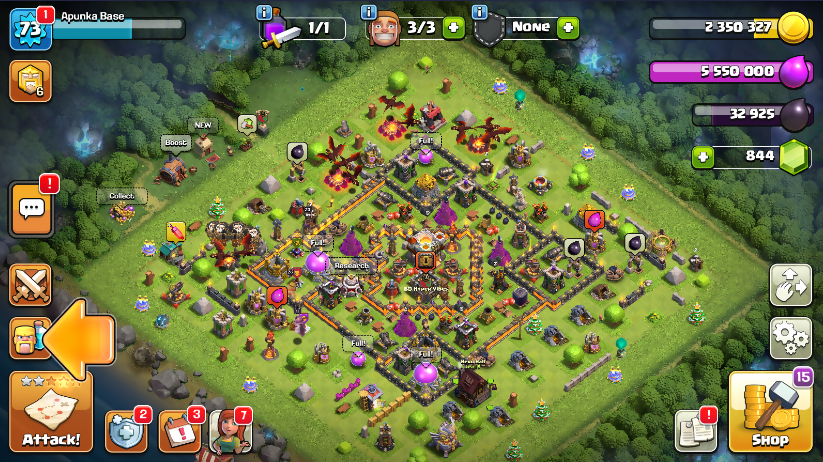Open the village layout editor hand button
This screenshot has height=462, width=823.
(x=790, y=285)
